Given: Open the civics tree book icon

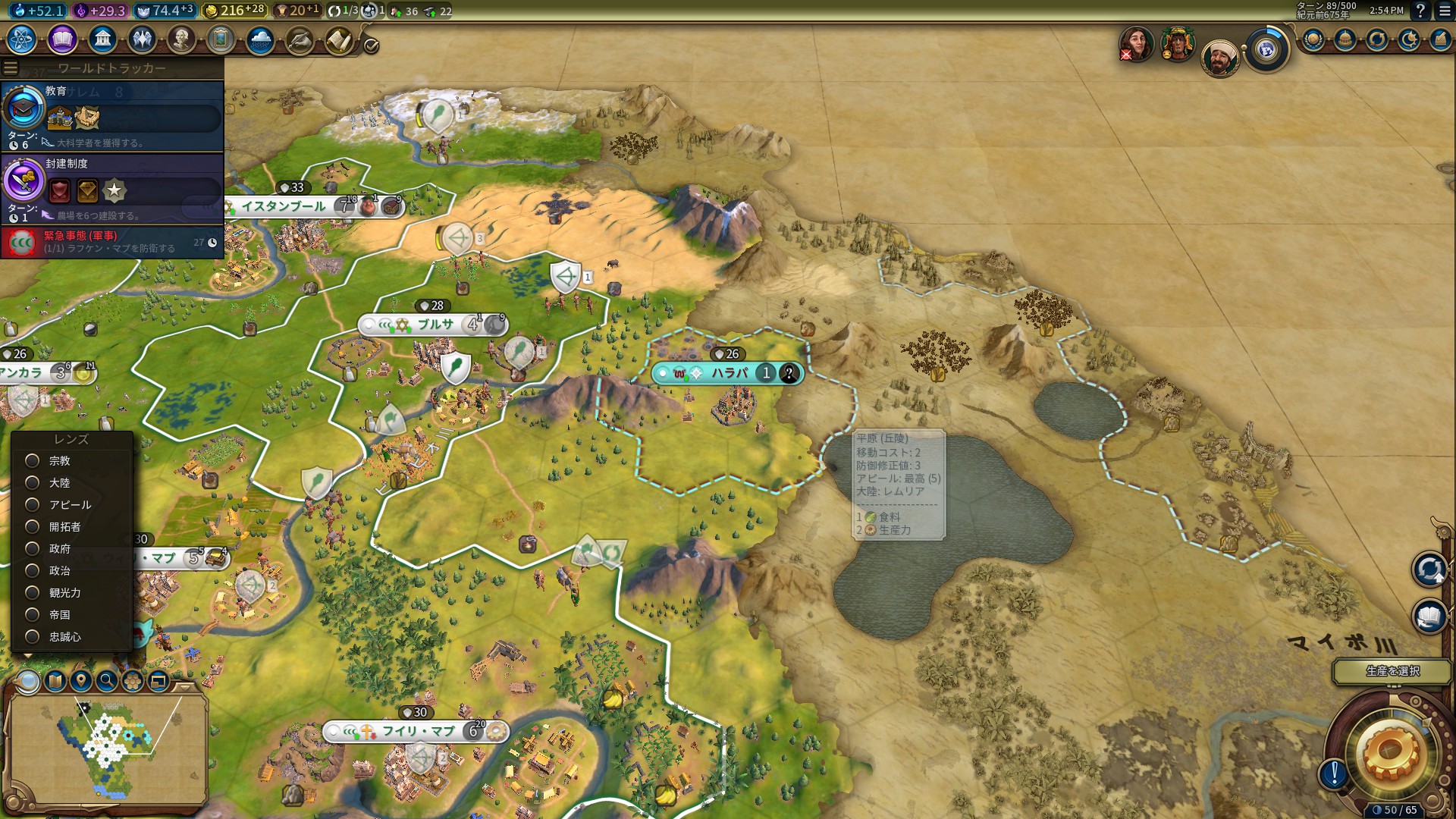Looking at the screenshot, I should [x=62, y=39].
